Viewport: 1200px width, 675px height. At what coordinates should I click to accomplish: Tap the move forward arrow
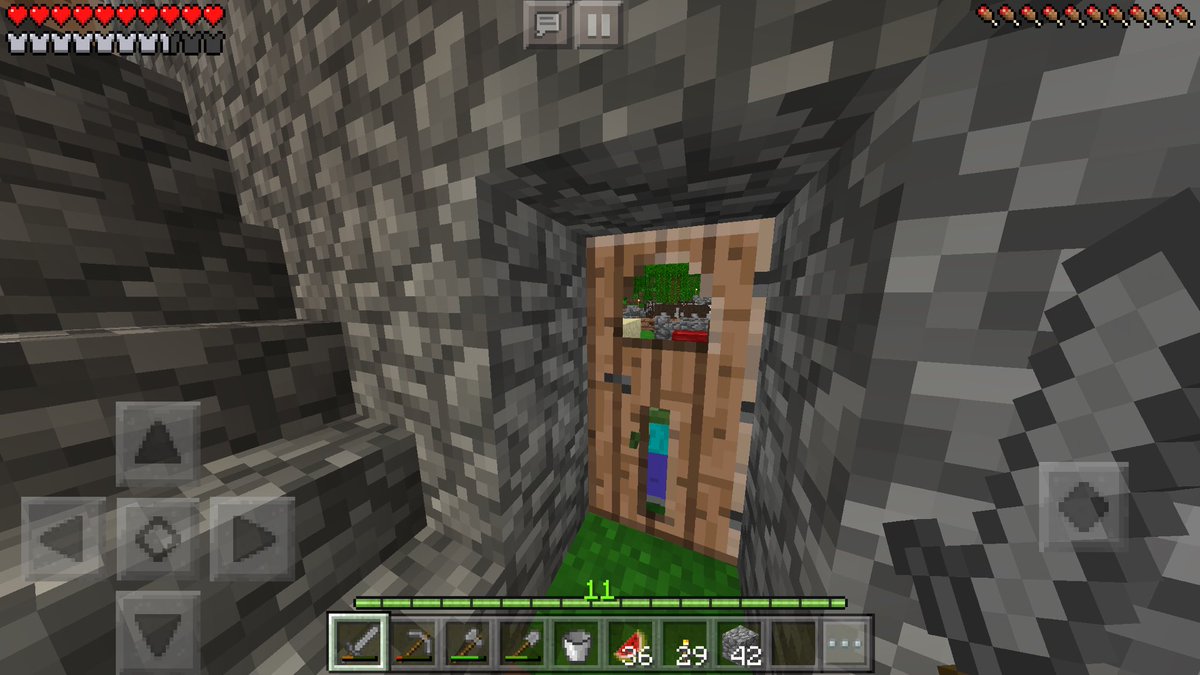(157, 444)
